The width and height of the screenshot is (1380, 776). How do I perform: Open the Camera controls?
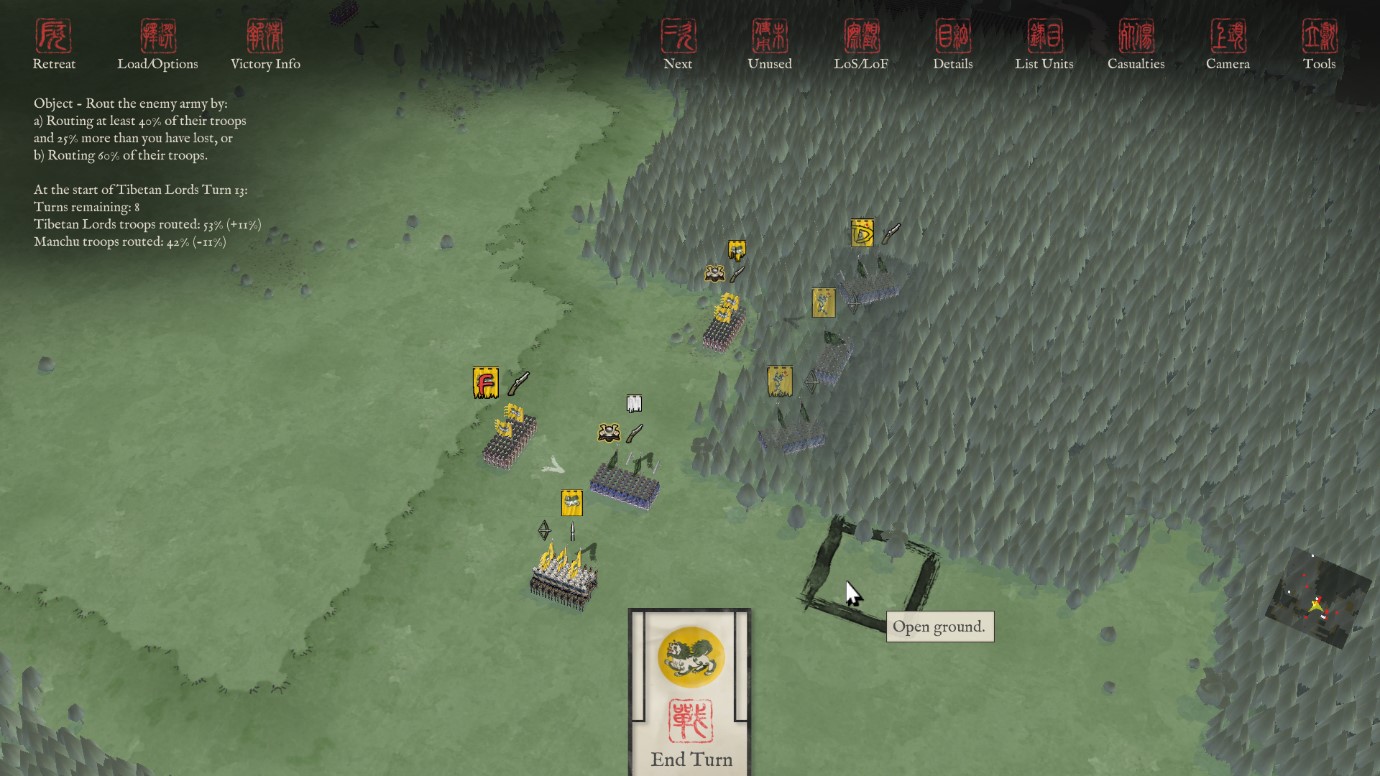[1228, 45]
